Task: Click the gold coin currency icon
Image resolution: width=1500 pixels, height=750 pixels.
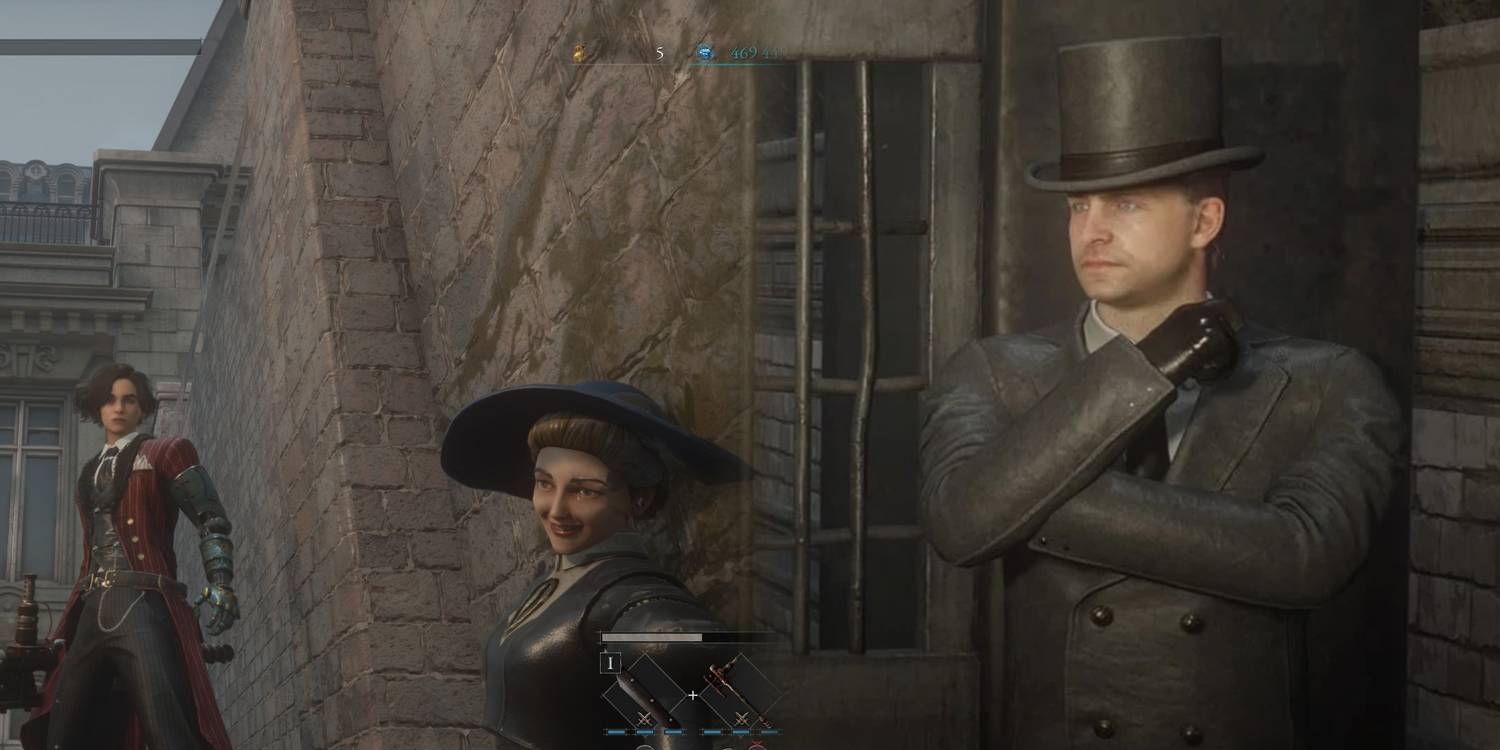Action: pos(578,52)
